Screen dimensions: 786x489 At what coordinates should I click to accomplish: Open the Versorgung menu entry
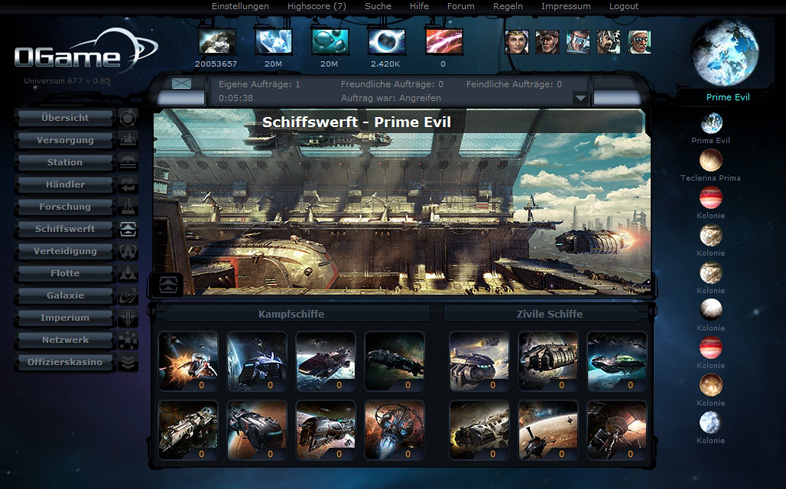(66, 140)
